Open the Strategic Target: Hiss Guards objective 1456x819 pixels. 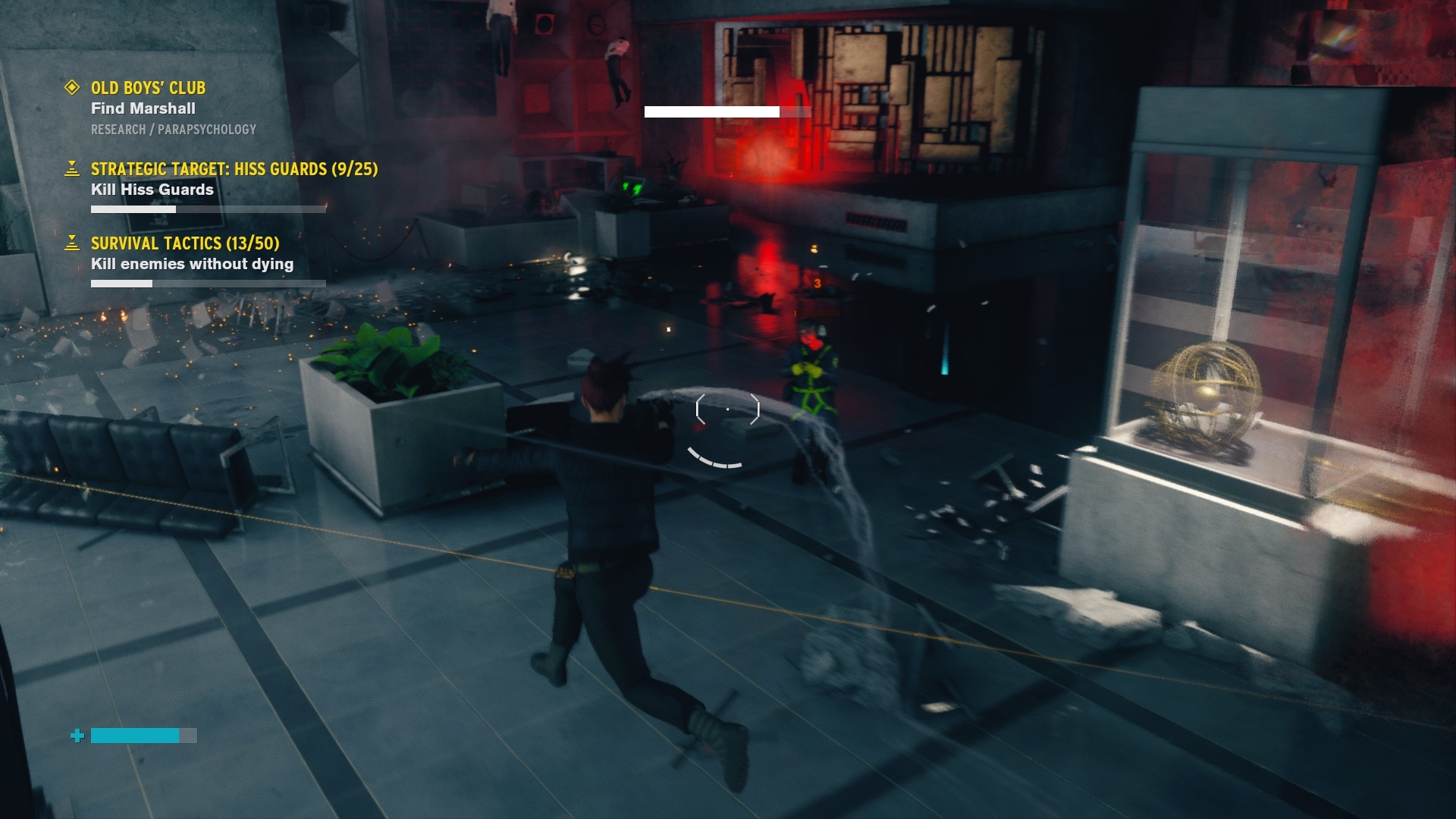pyautogui.click(x=234, y=169)
